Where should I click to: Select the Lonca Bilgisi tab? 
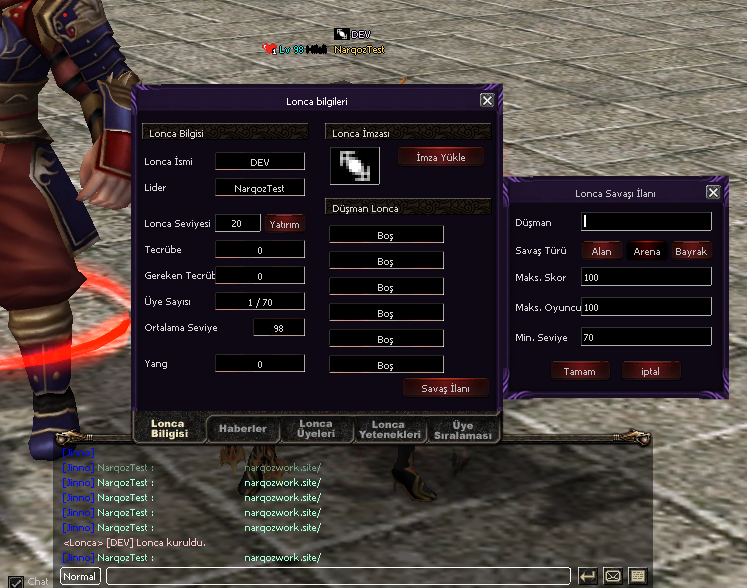tap(168, 428)
